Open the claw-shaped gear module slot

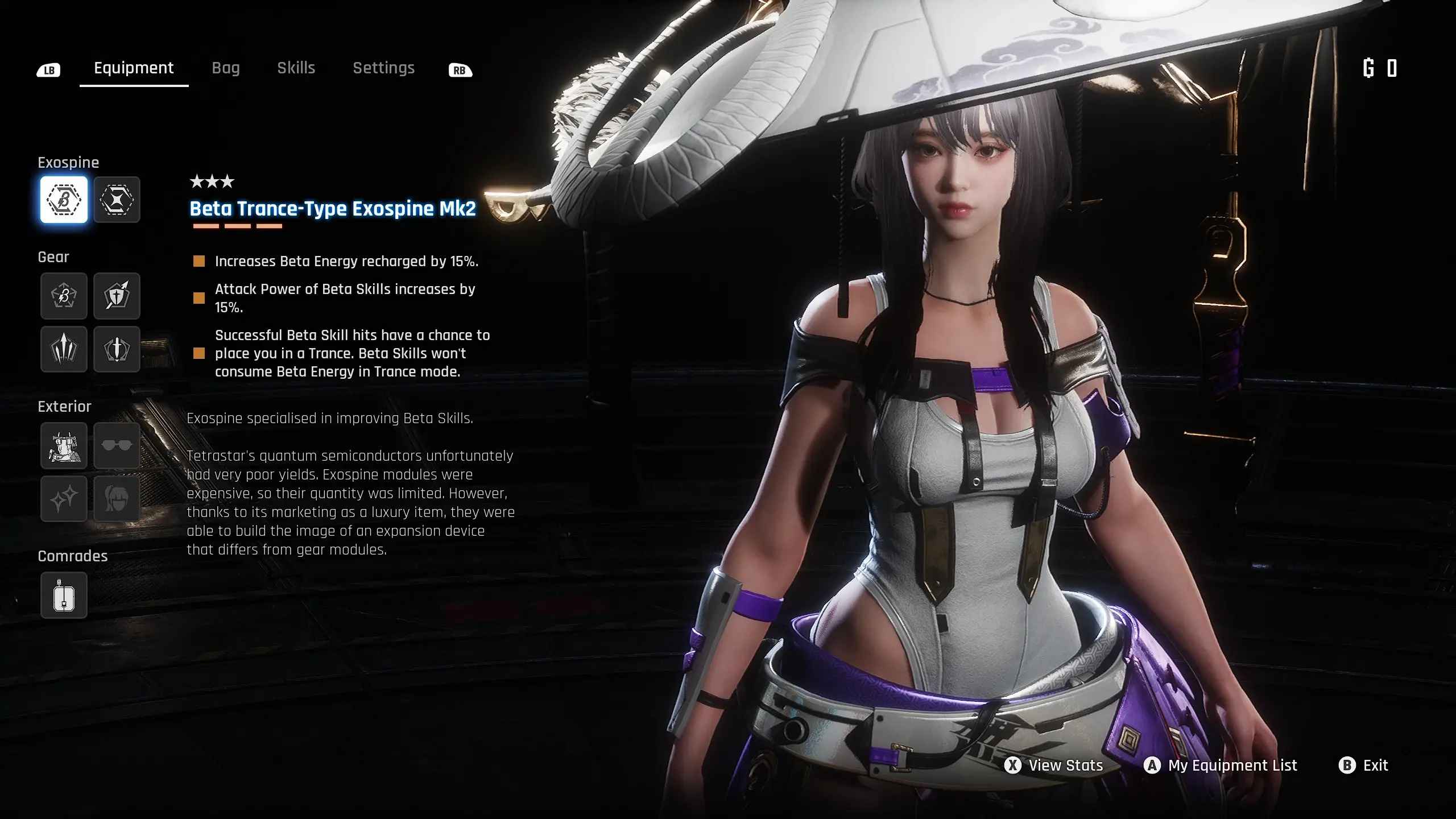point(63,349)
